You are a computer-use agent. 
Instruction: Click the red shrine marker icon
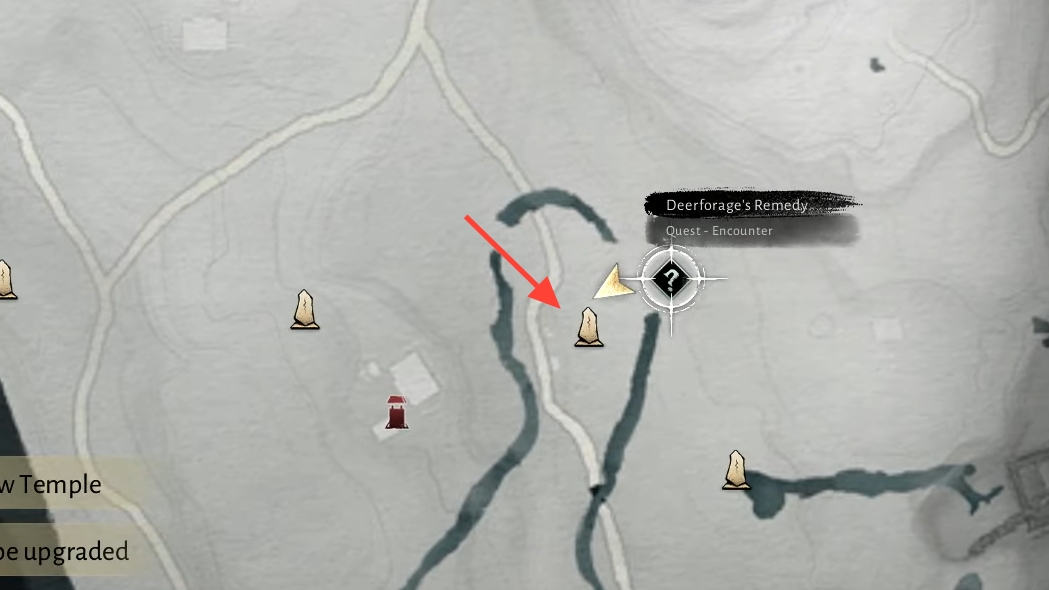(397, 412)
